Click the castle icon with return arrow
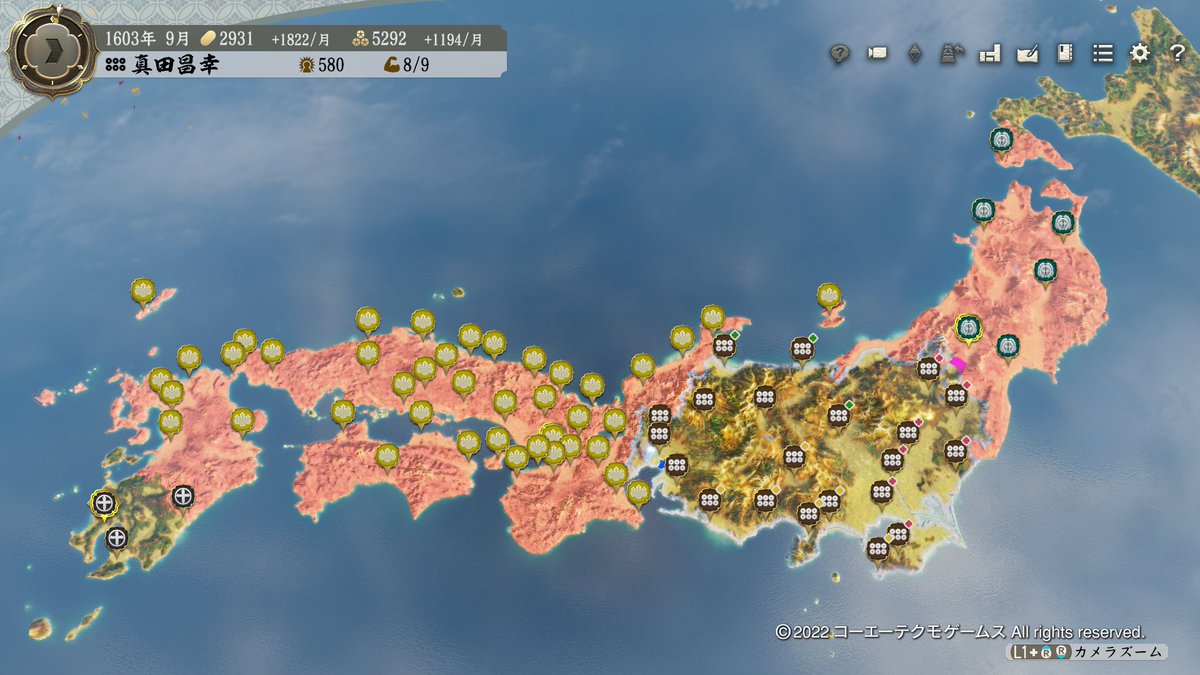Viewport: 1200px width, 675px height. 951,54
